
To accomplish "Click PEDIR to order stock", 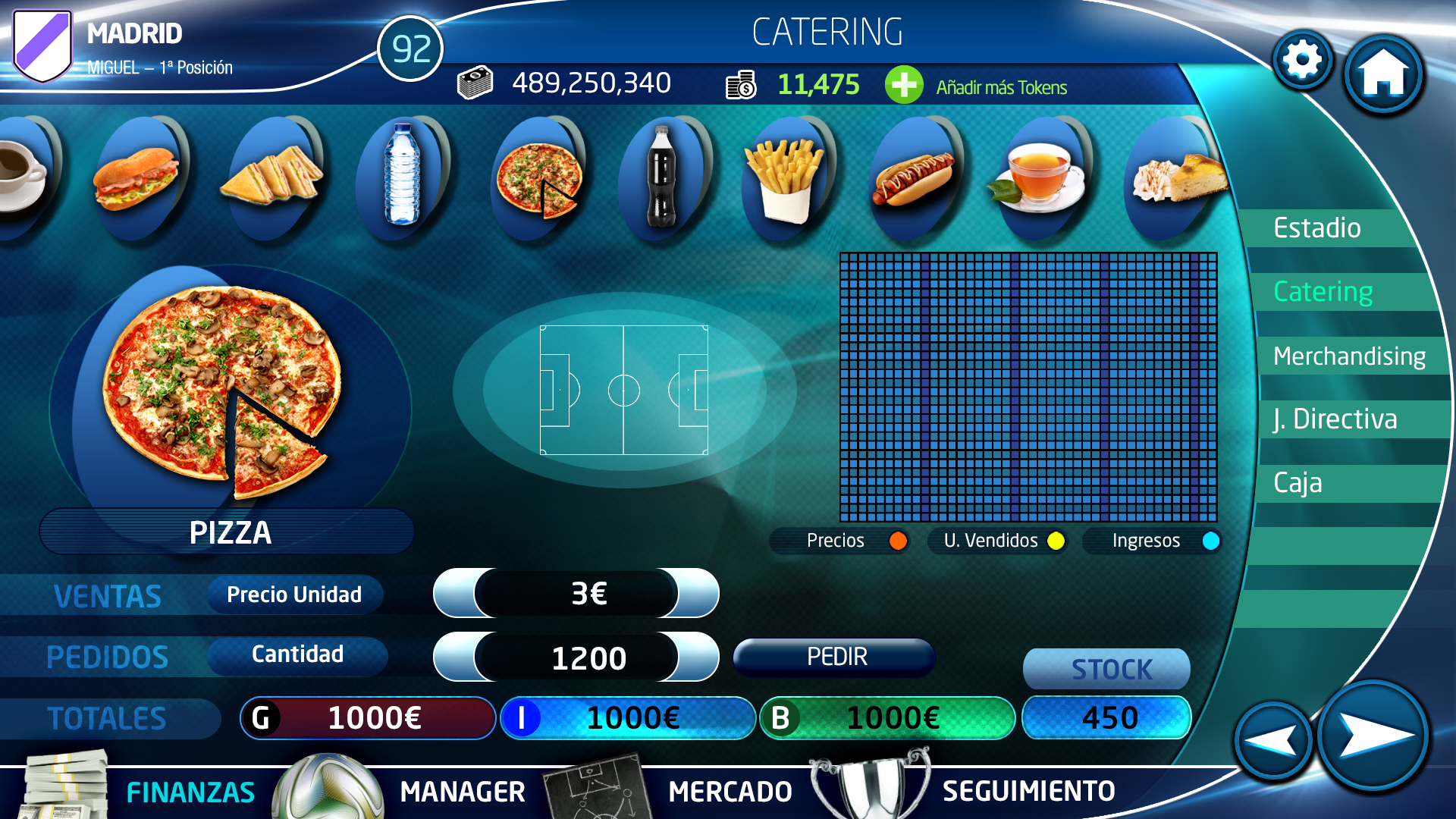I will click(836, 657).
